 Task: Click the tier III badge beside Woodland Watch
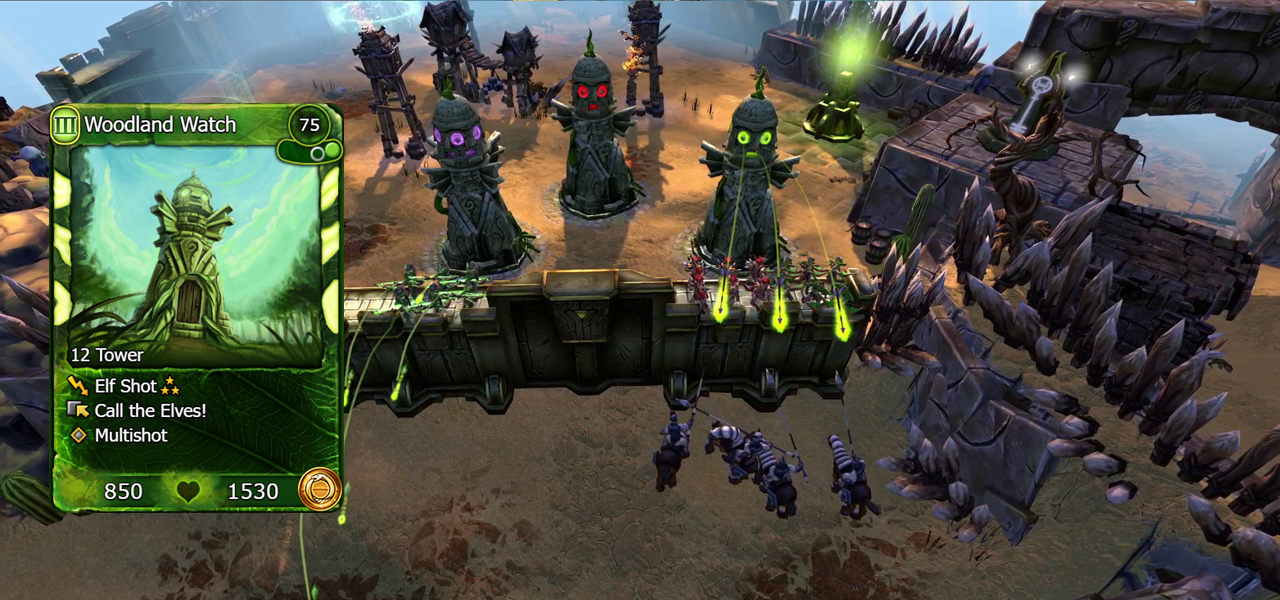click(66, 124)
